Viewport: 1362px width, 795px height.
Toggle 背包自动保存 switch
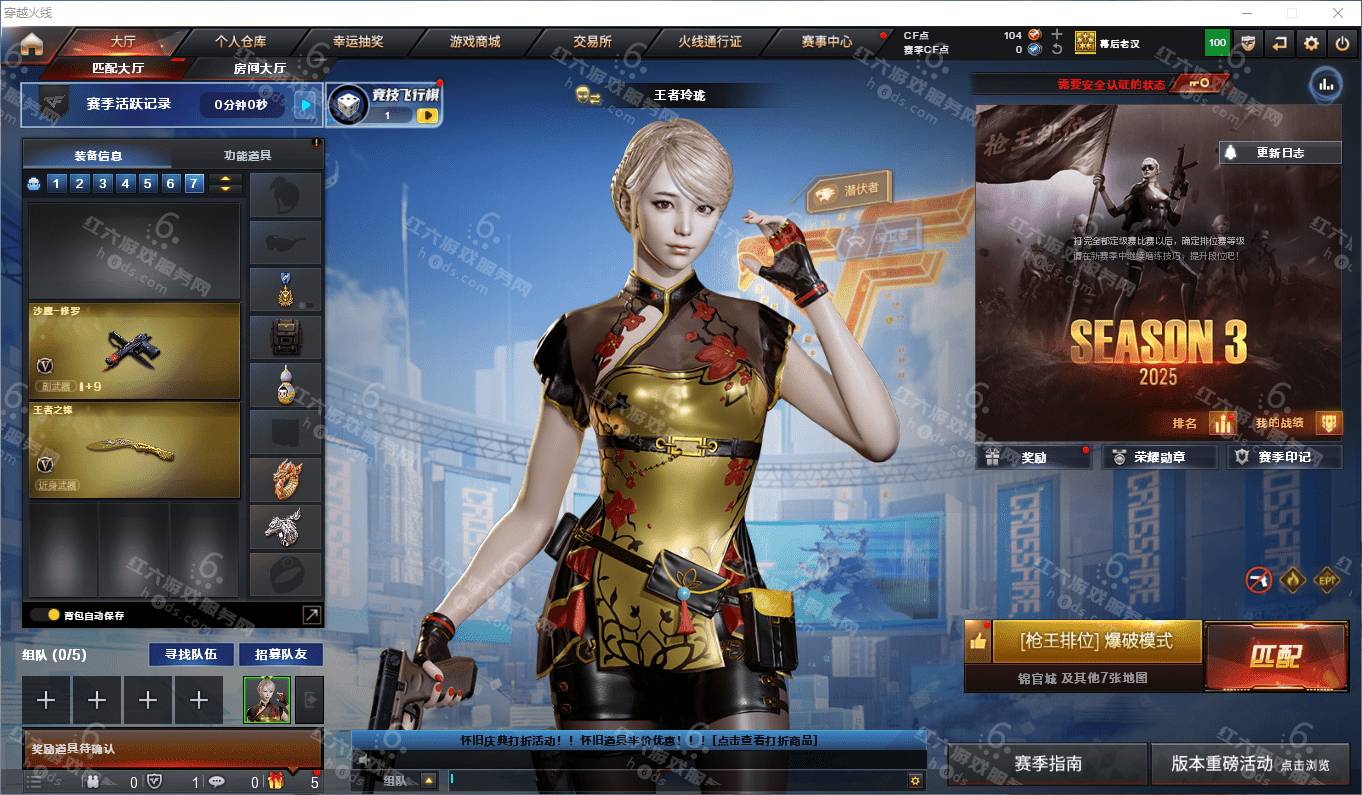(46, 615)
